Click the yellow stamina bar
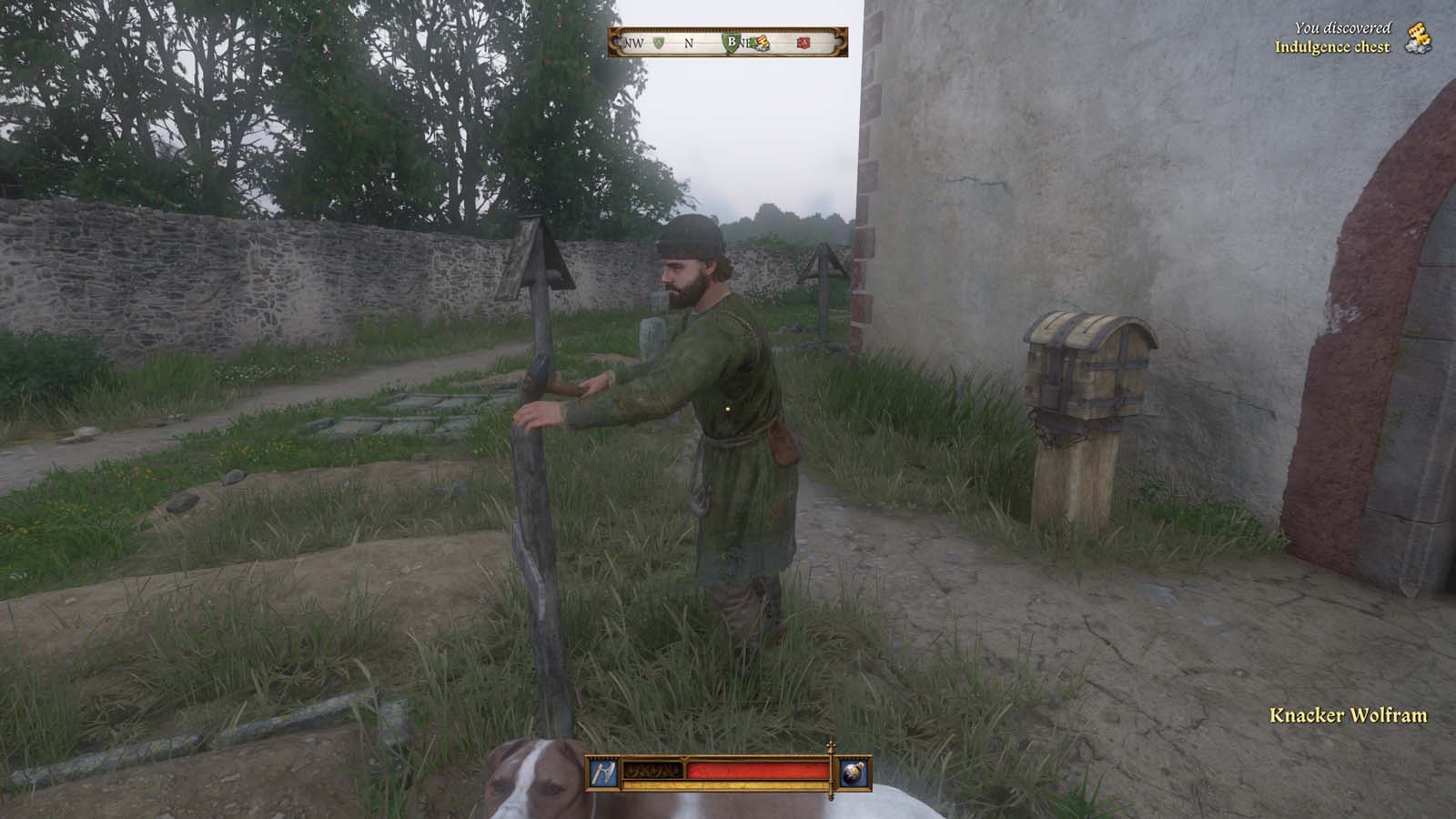 point(728,784)
